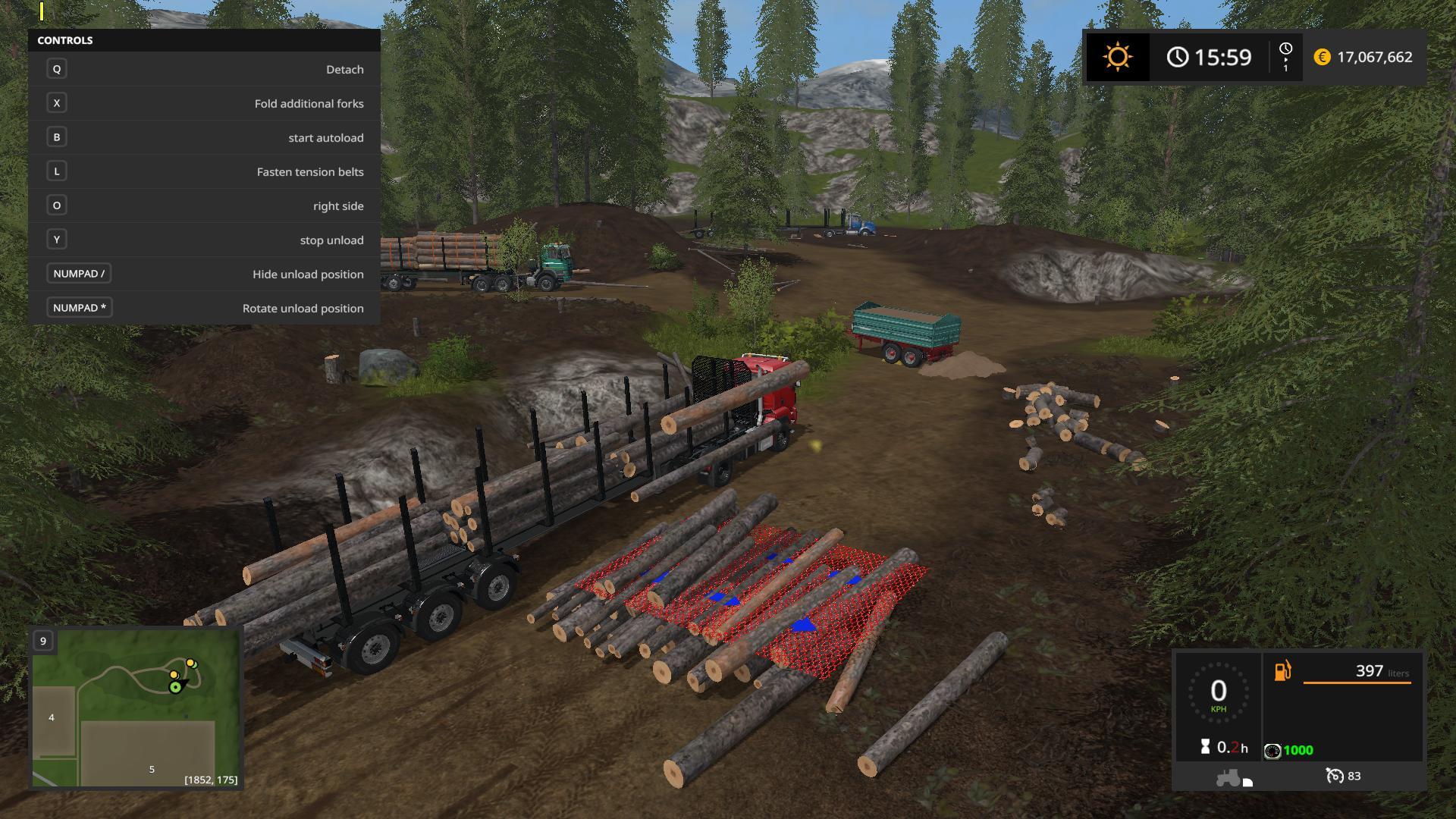
Task: Click the sunny weather forecast icon
Action: click(1117, 57)
